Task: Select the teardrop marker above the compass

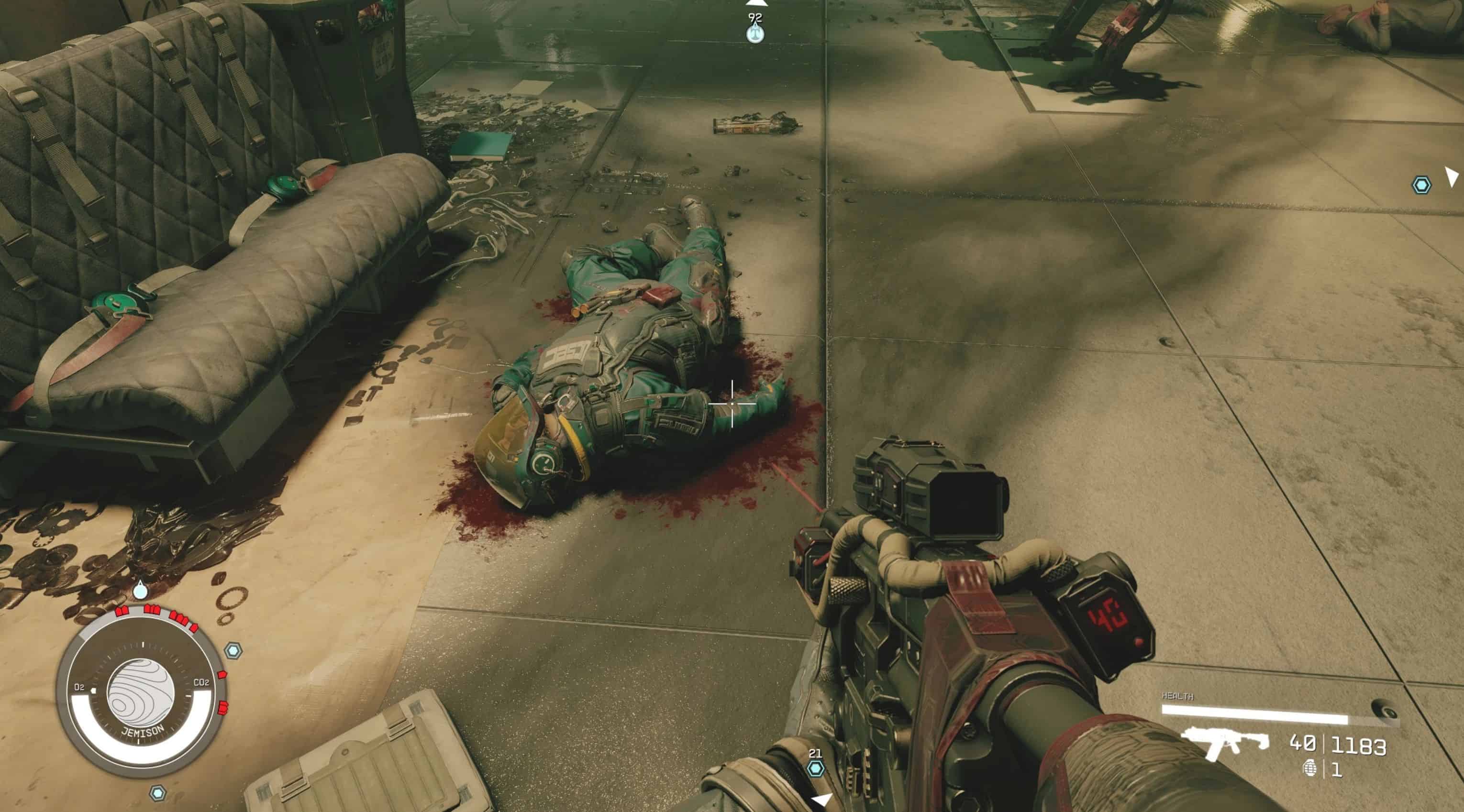Action: coord(140,592)
